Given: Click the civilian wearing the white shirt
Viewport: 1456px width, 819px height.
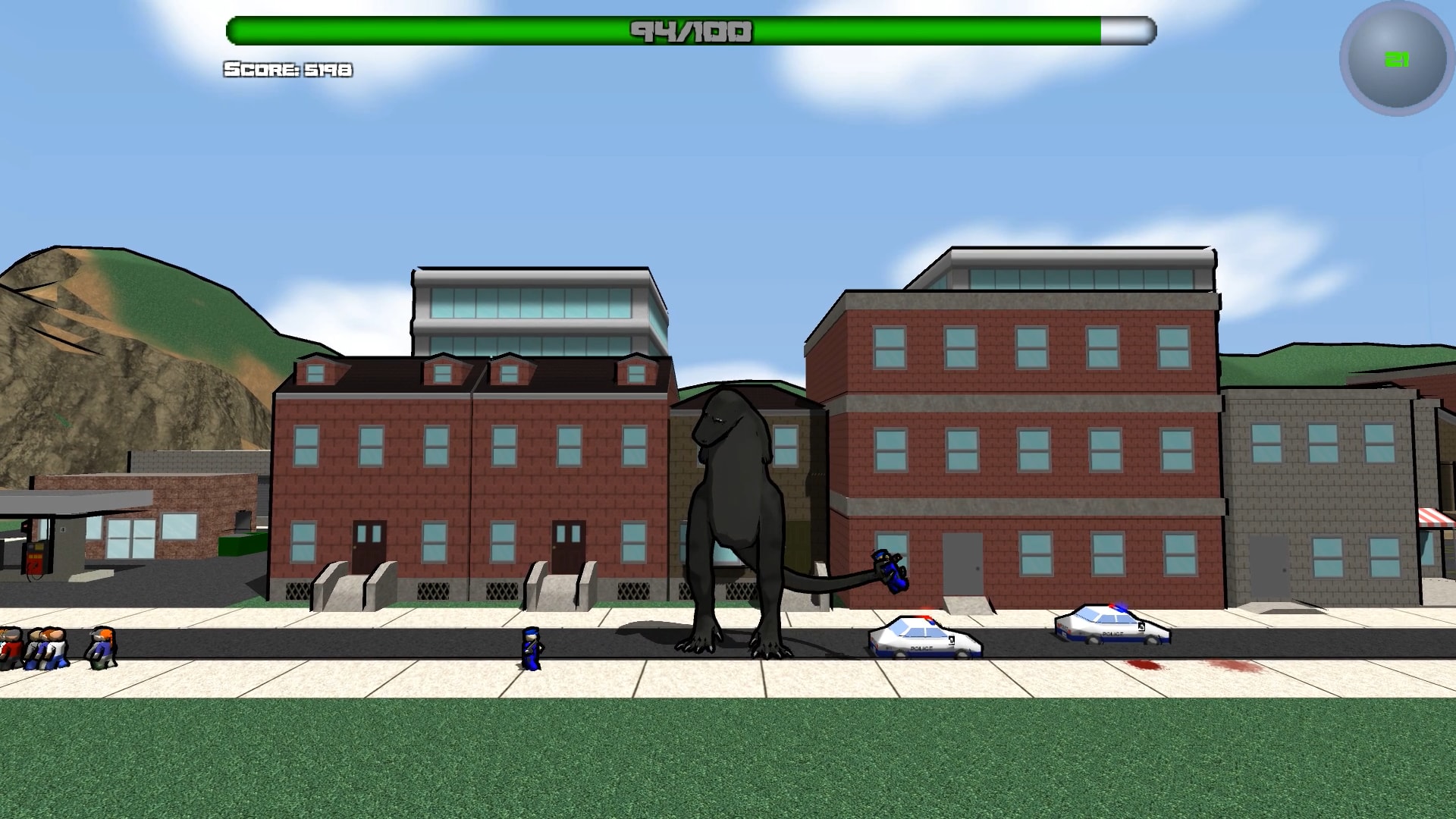Looking at the screenshot, I should click(x=57, y=651).
